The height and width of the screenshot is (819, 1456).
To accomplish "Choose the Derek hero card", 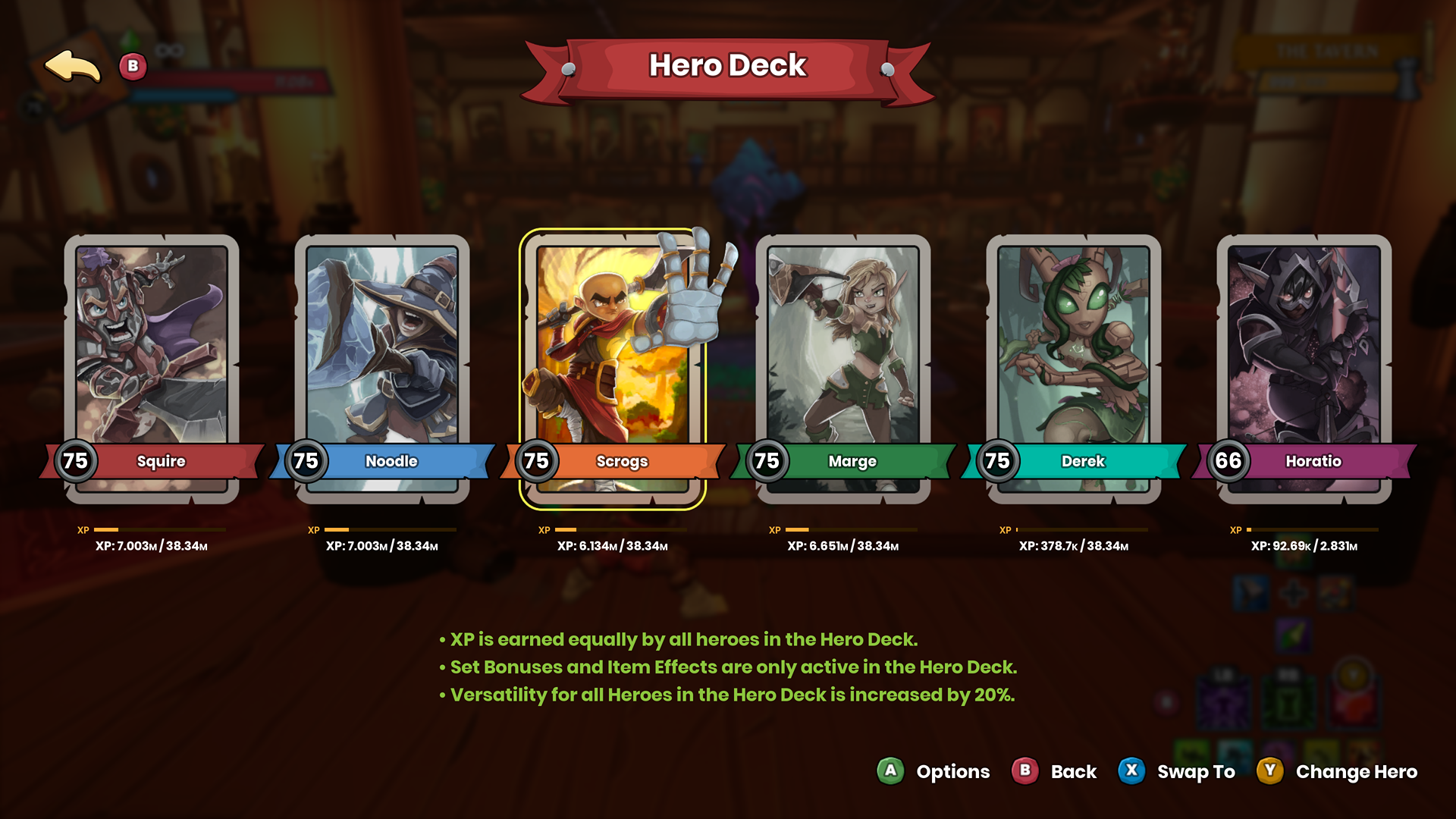I will click(1074, 364).
